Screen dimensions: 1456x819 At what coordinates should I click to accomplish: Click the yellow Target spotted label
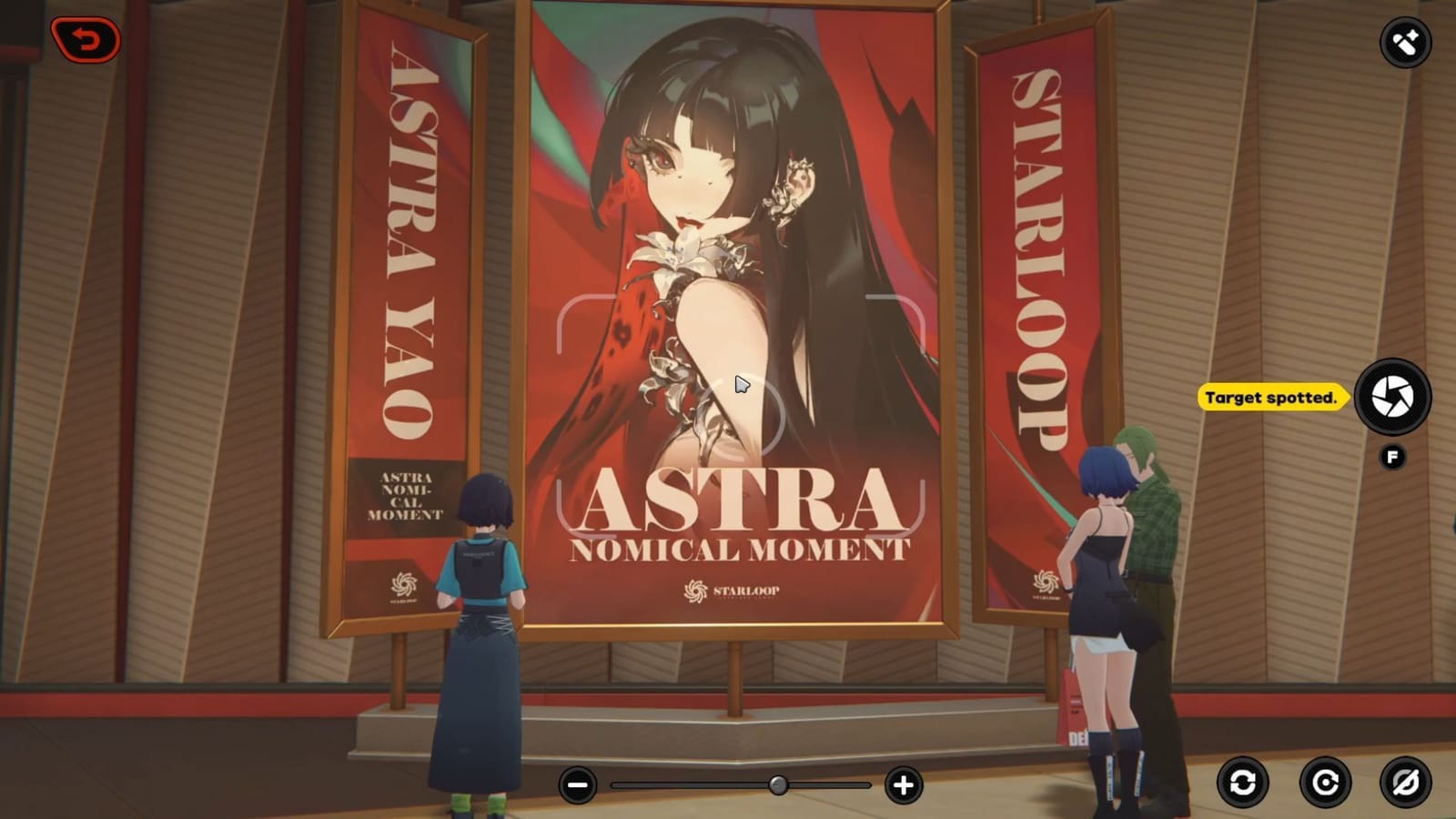point(1270,396)
